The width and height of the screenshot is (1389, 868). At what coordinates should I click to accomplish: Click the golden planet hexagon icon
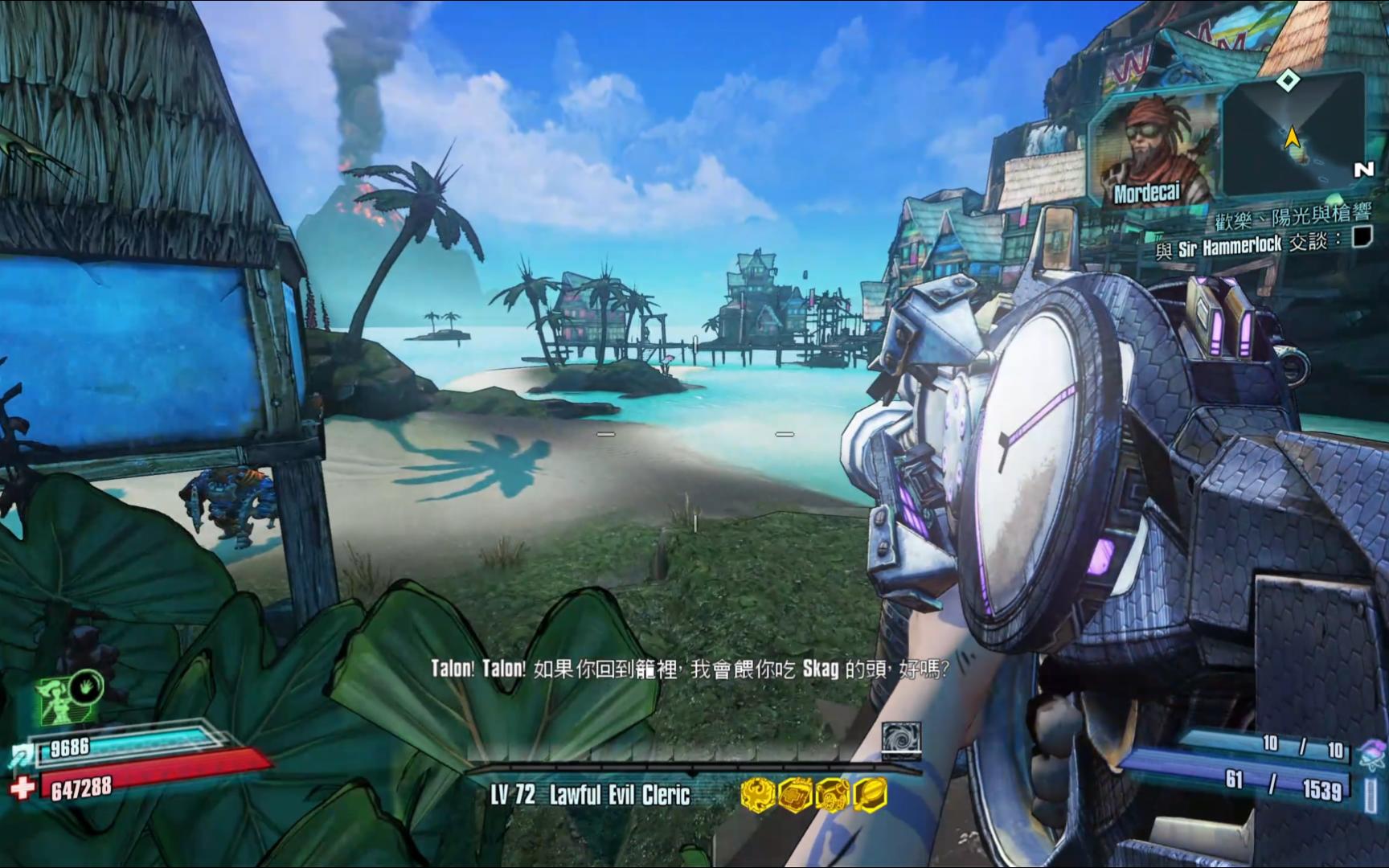tap(869, 794)
